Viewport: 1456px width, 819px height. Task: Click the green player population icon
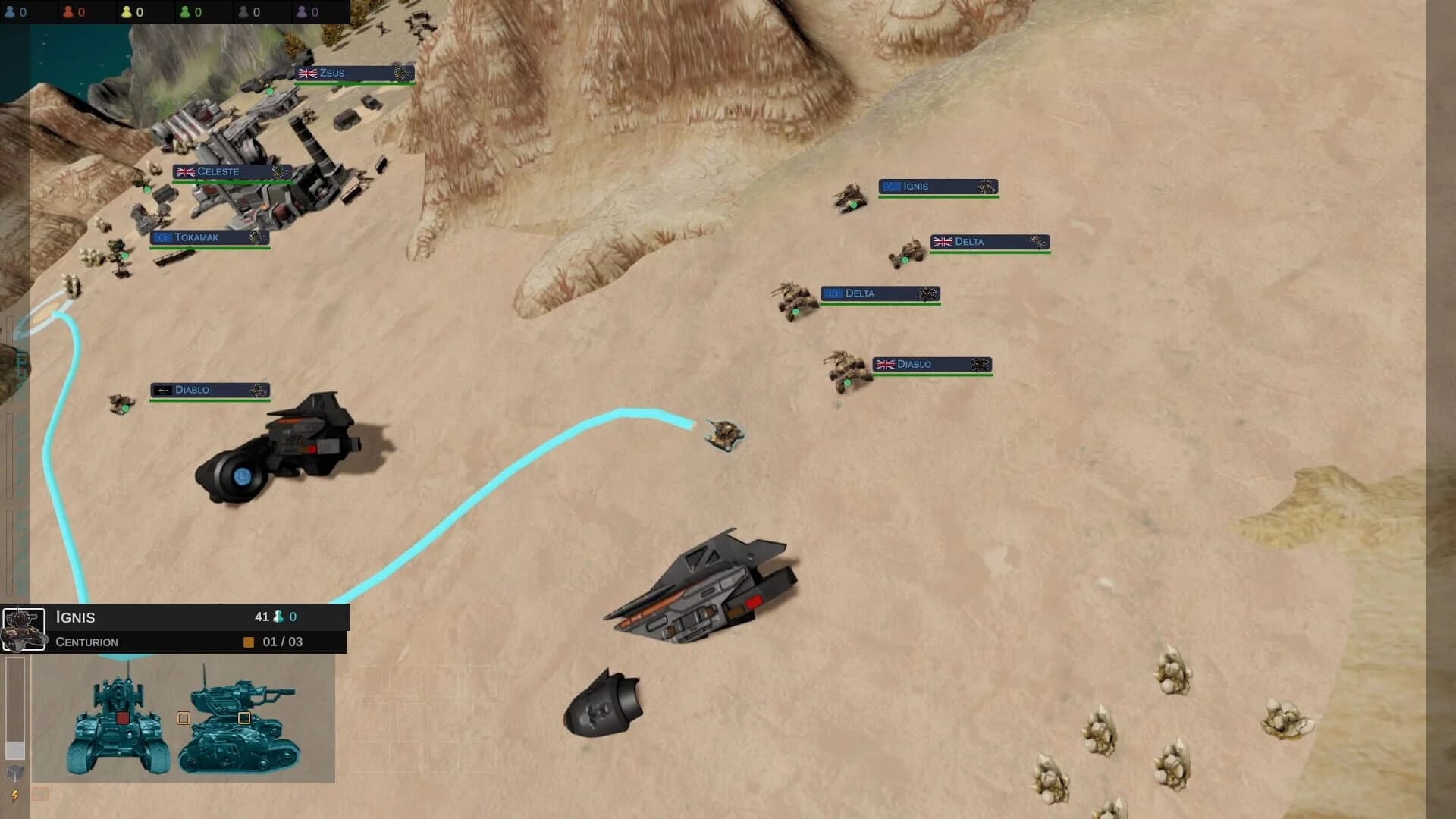click(184, 12)
